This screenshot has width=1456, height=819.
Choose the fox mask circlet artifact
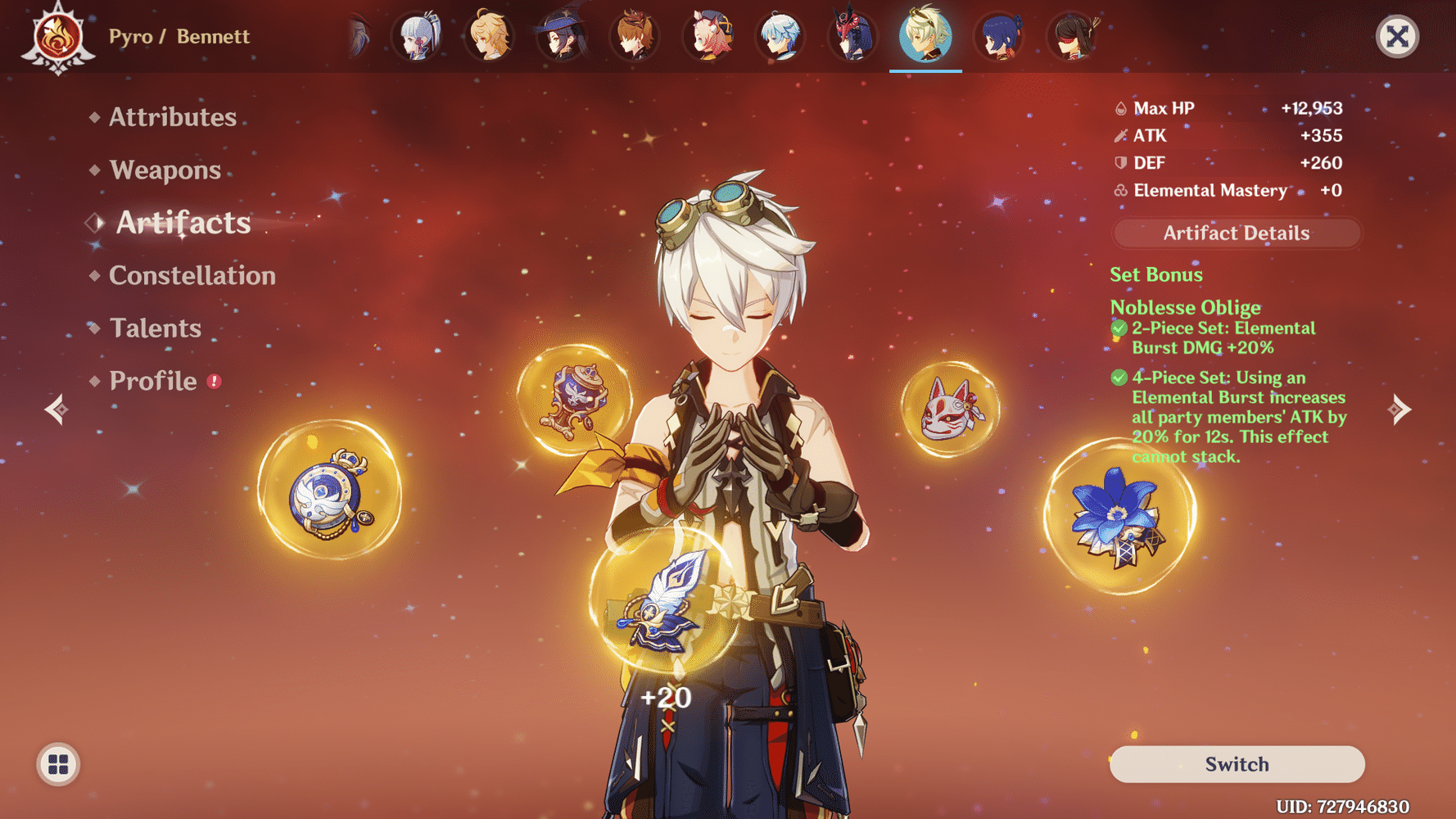point(950,409)
